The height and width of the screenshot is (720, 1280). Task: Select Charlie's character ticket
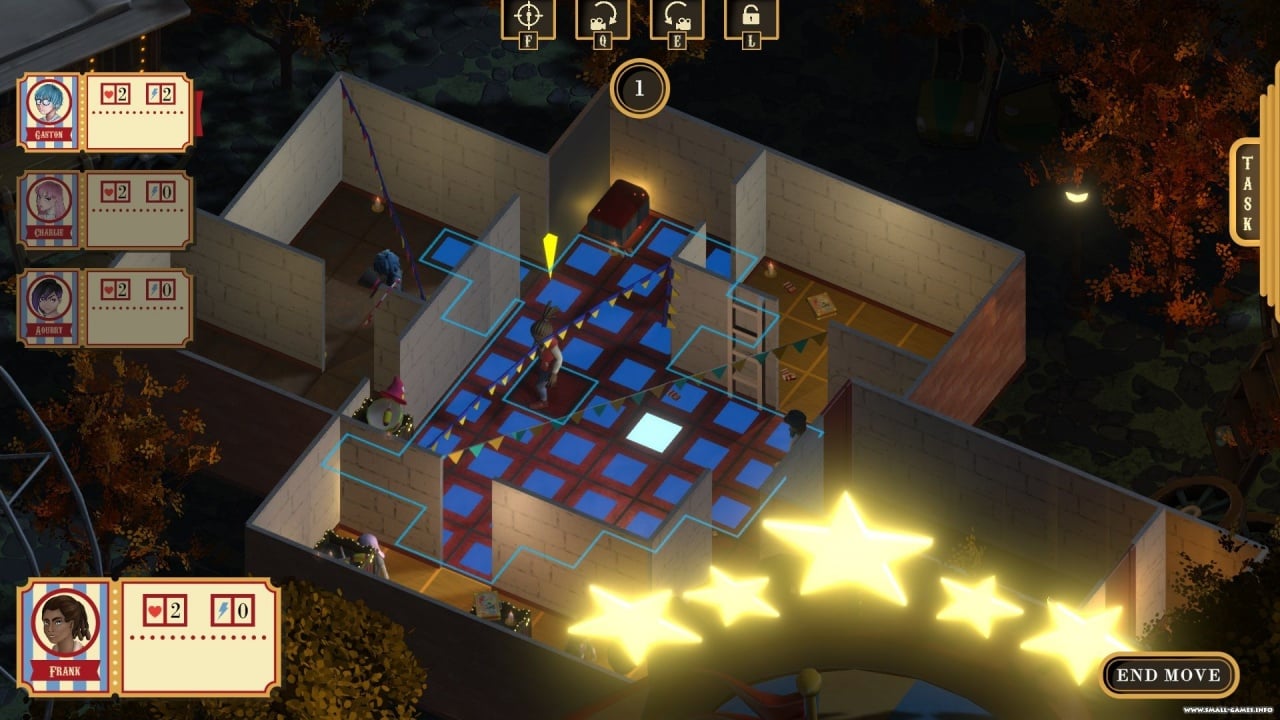coord(106,209)
